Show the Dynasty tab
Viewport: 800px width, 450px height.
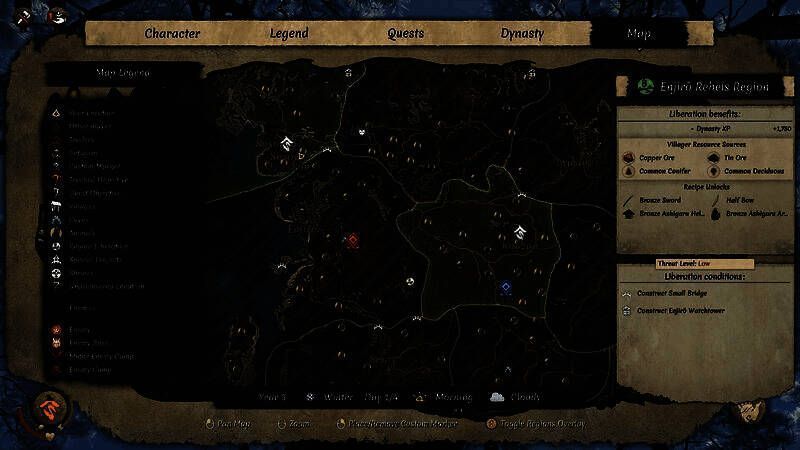522,33
